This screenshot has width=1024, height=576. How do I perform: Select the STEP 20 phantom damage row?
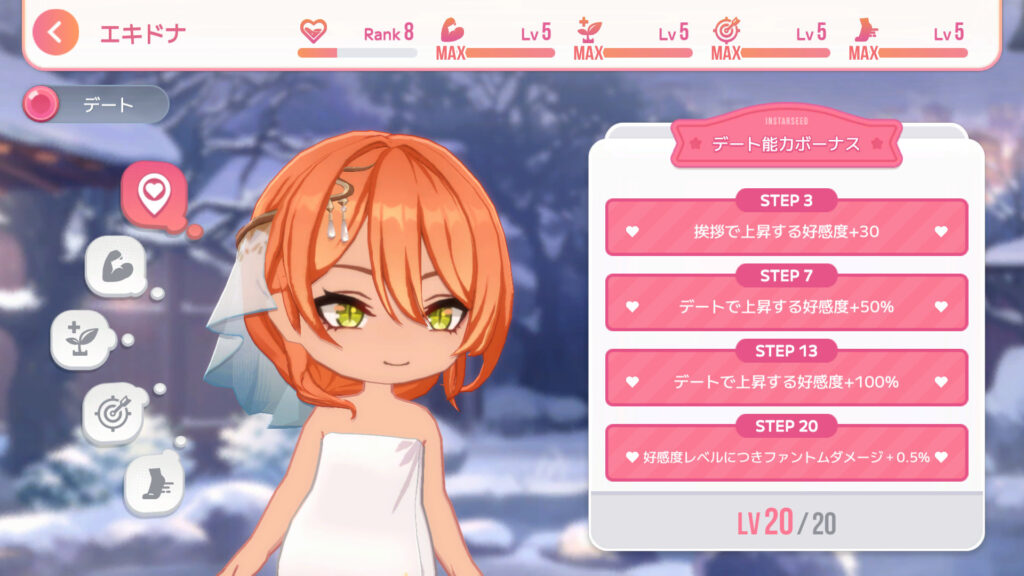point(786,455)
